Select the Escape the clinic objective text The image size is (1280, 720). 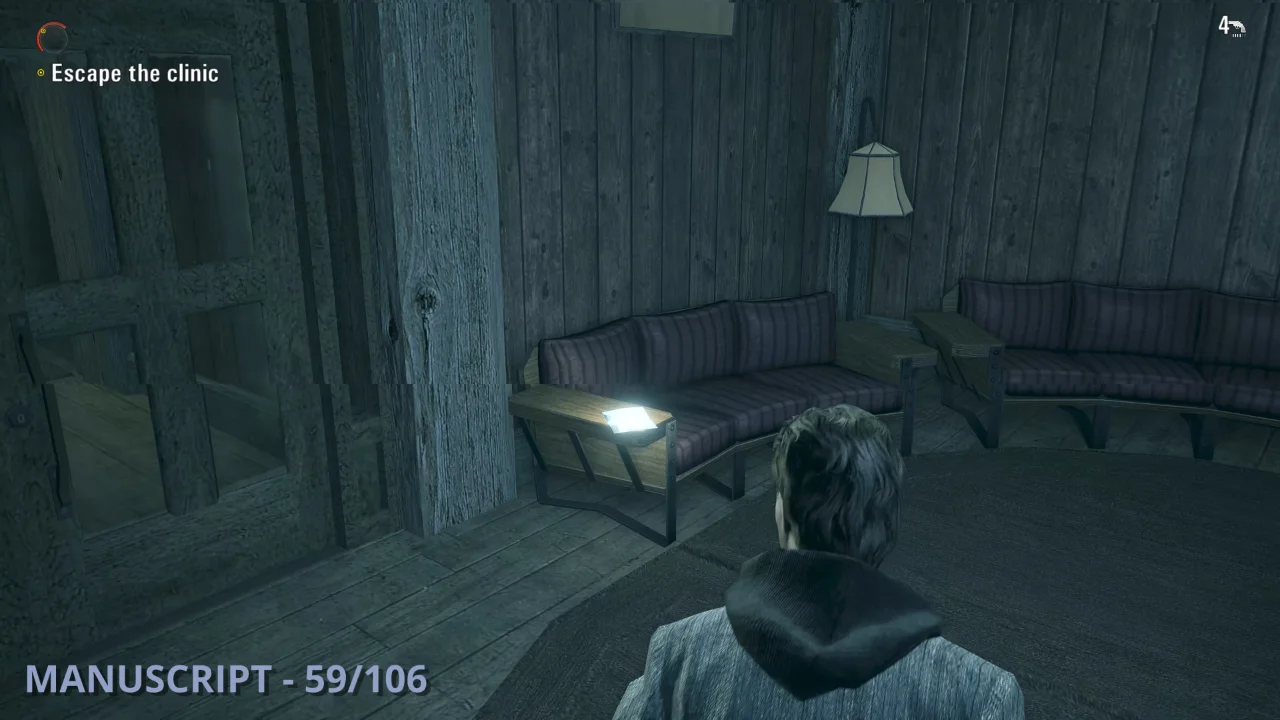136,72
